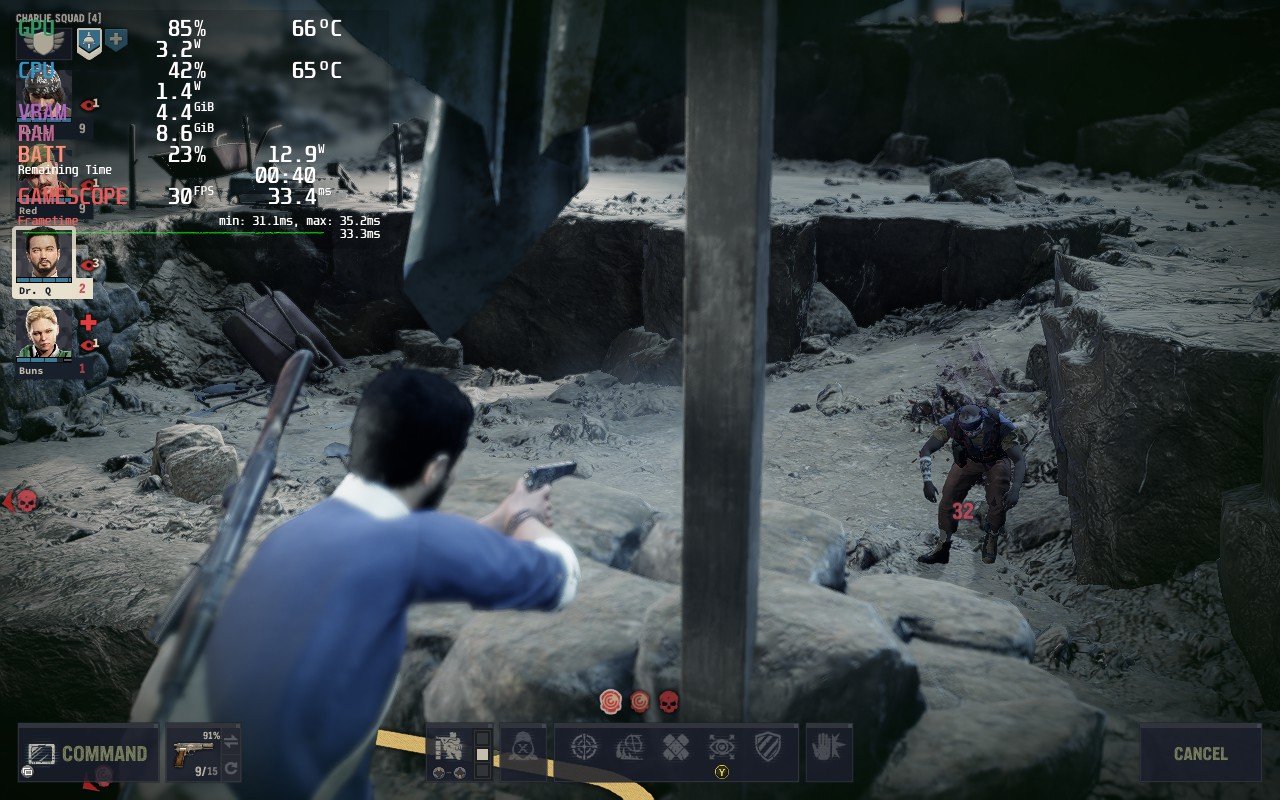Swap weapons using the double-arrow button
Screen dimensions: 1280x800
point(231,741)
